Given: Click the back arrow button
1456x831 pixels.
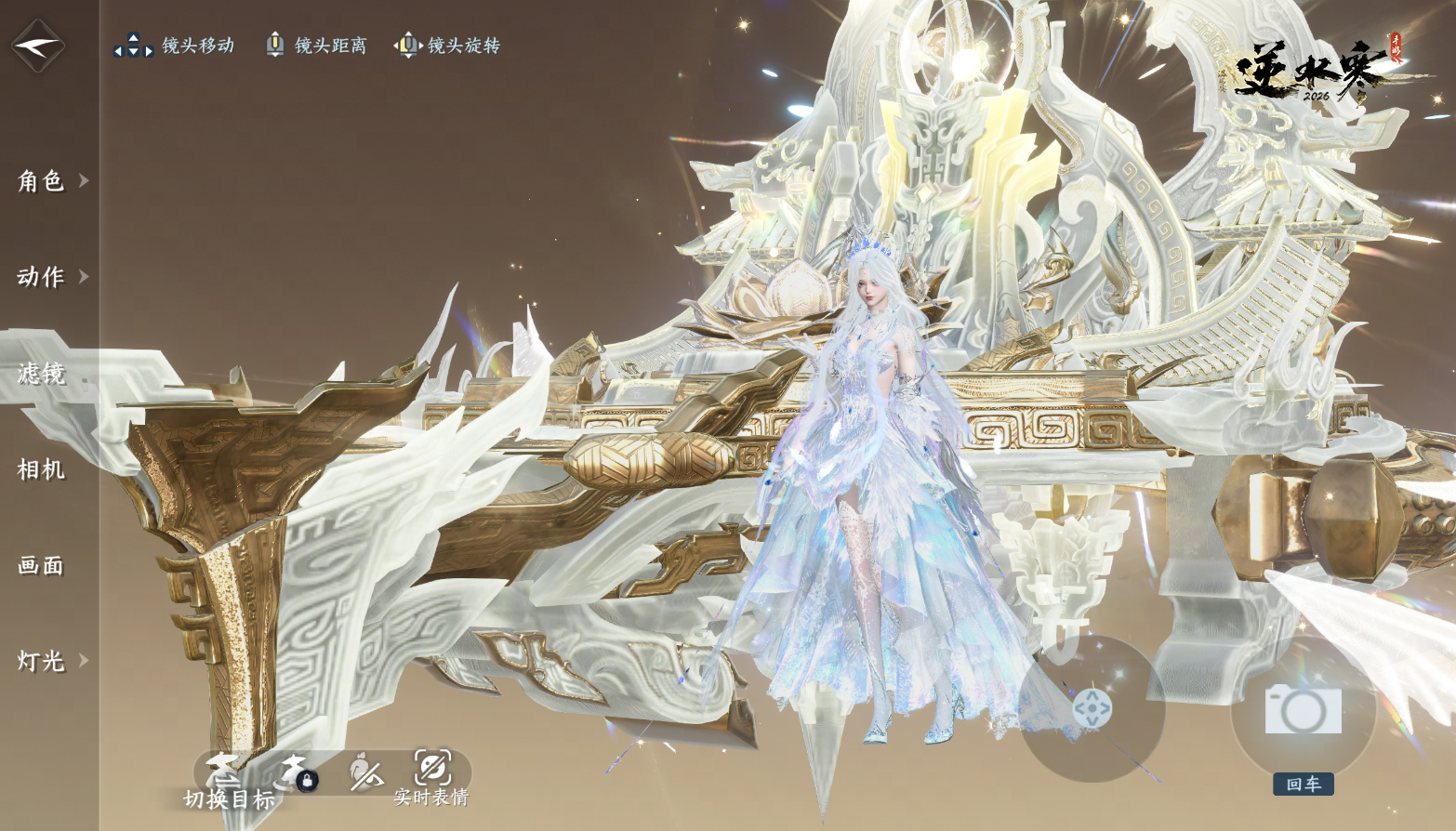Looking at the screenshot, I should pos(37,45).
